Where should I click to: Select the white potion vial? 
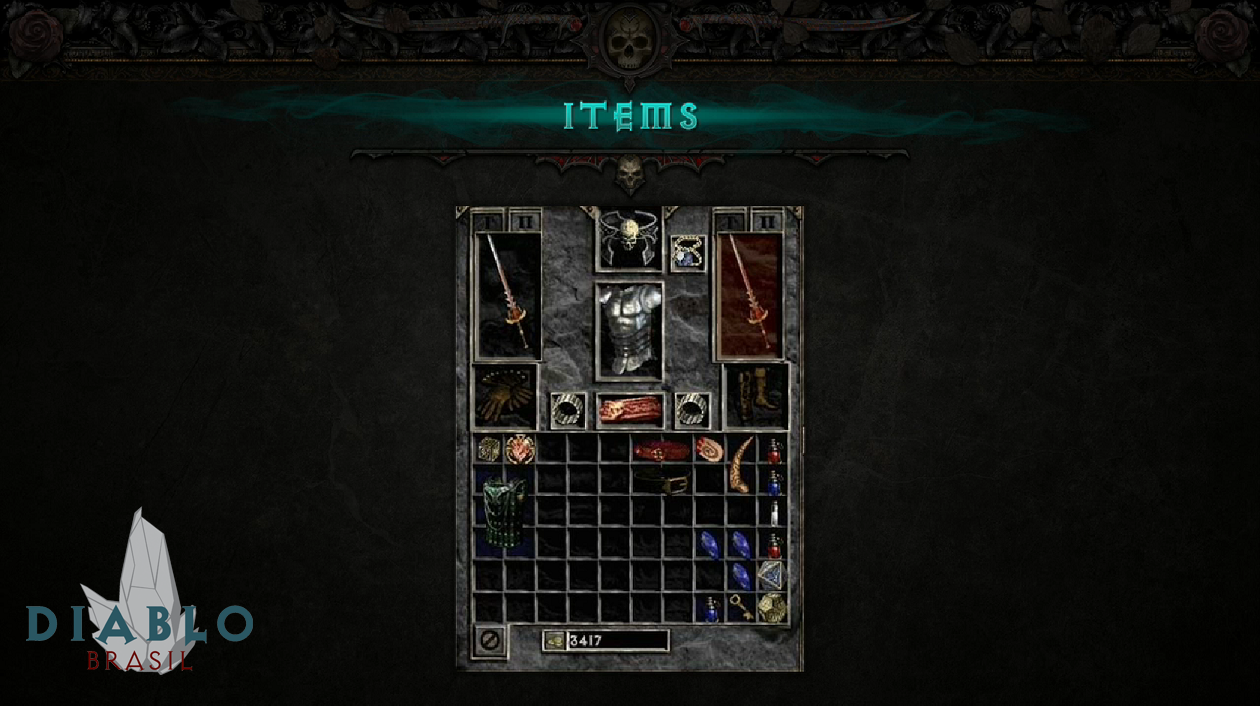(x=773, y=514)
